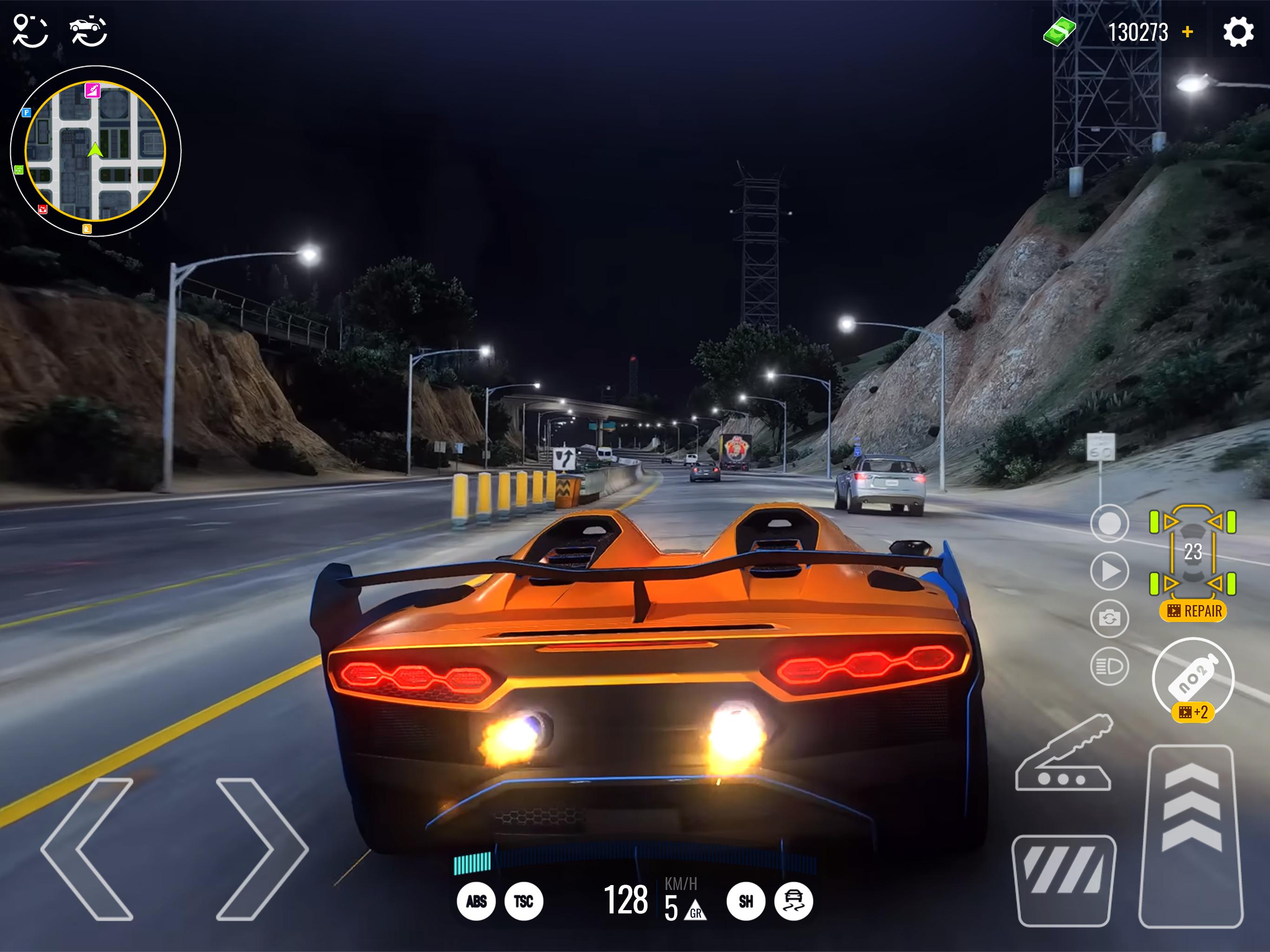
Task: Repair the car with the REPAIR button
Action: 1193,611
